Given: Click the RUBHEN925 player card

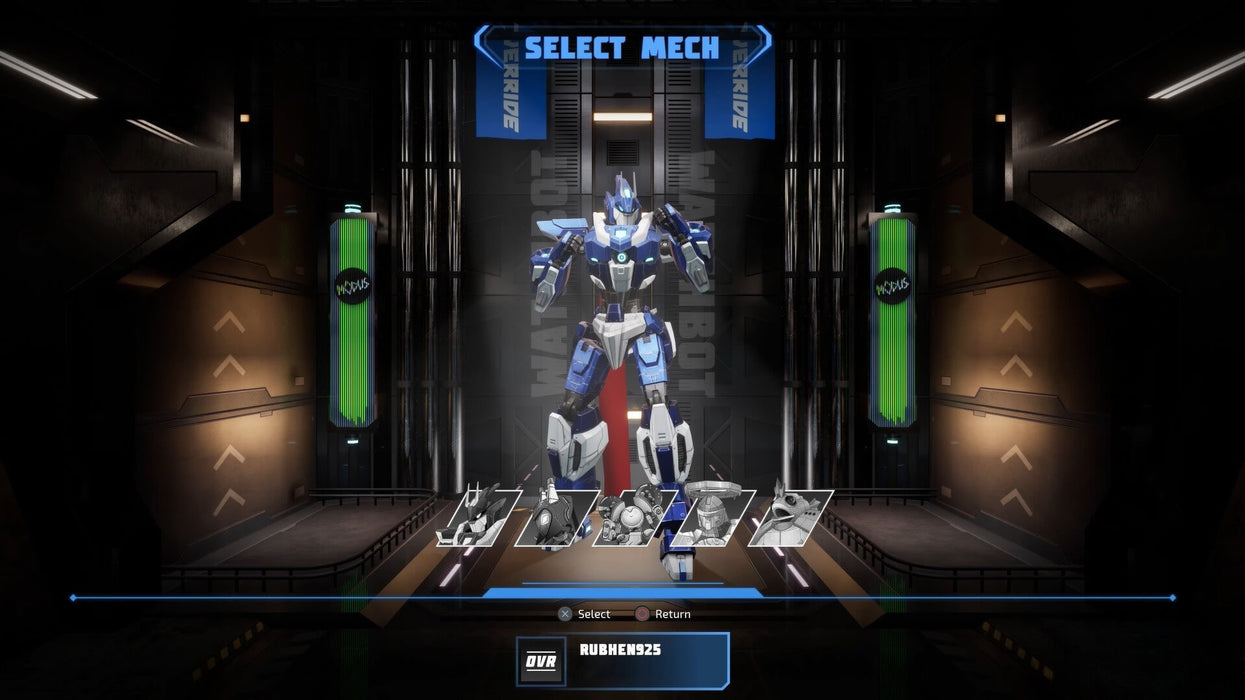Looking at the screenshot, I should pyautogui.click(x=622, y=660).
